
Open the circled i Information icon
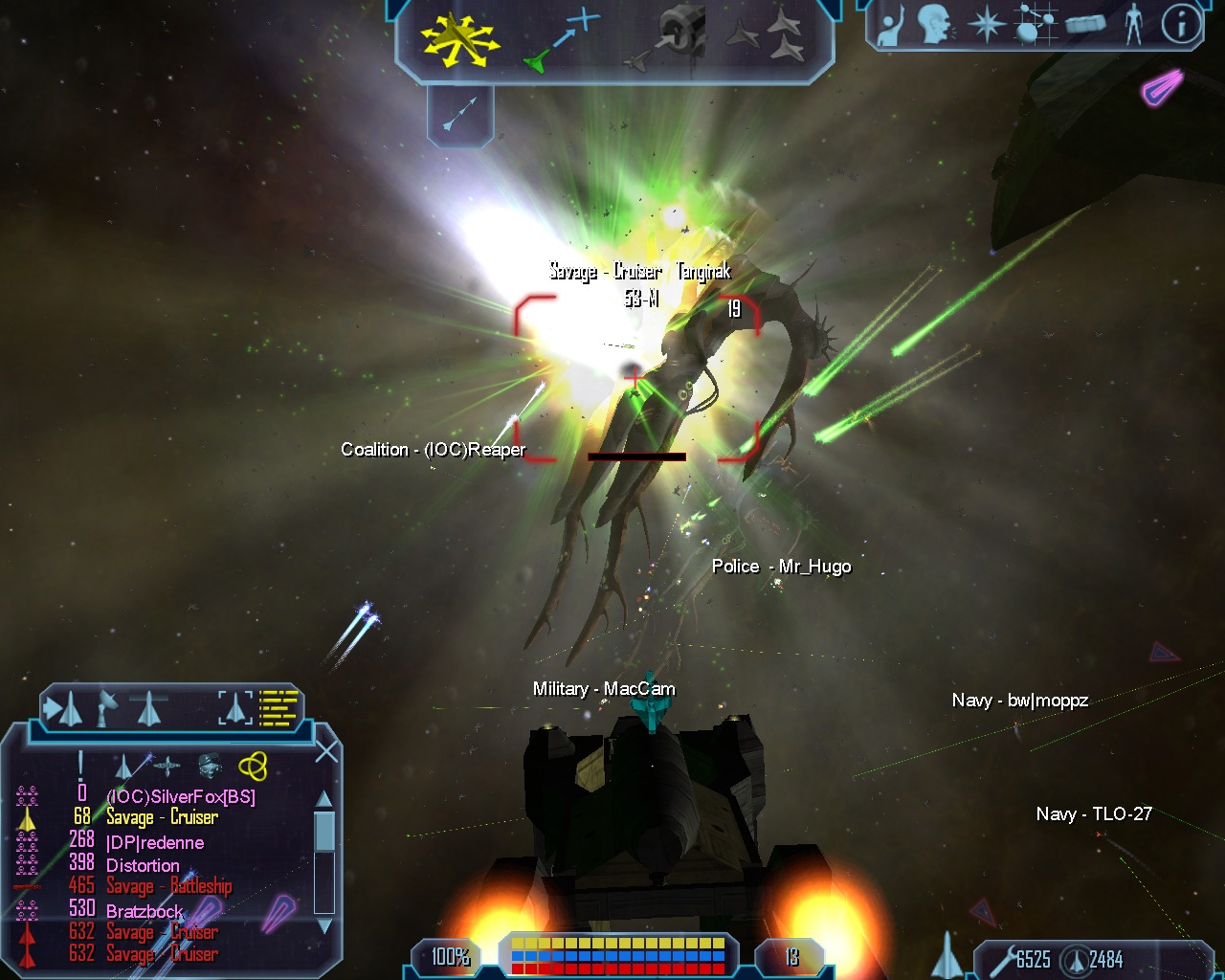coord(1181,25)
